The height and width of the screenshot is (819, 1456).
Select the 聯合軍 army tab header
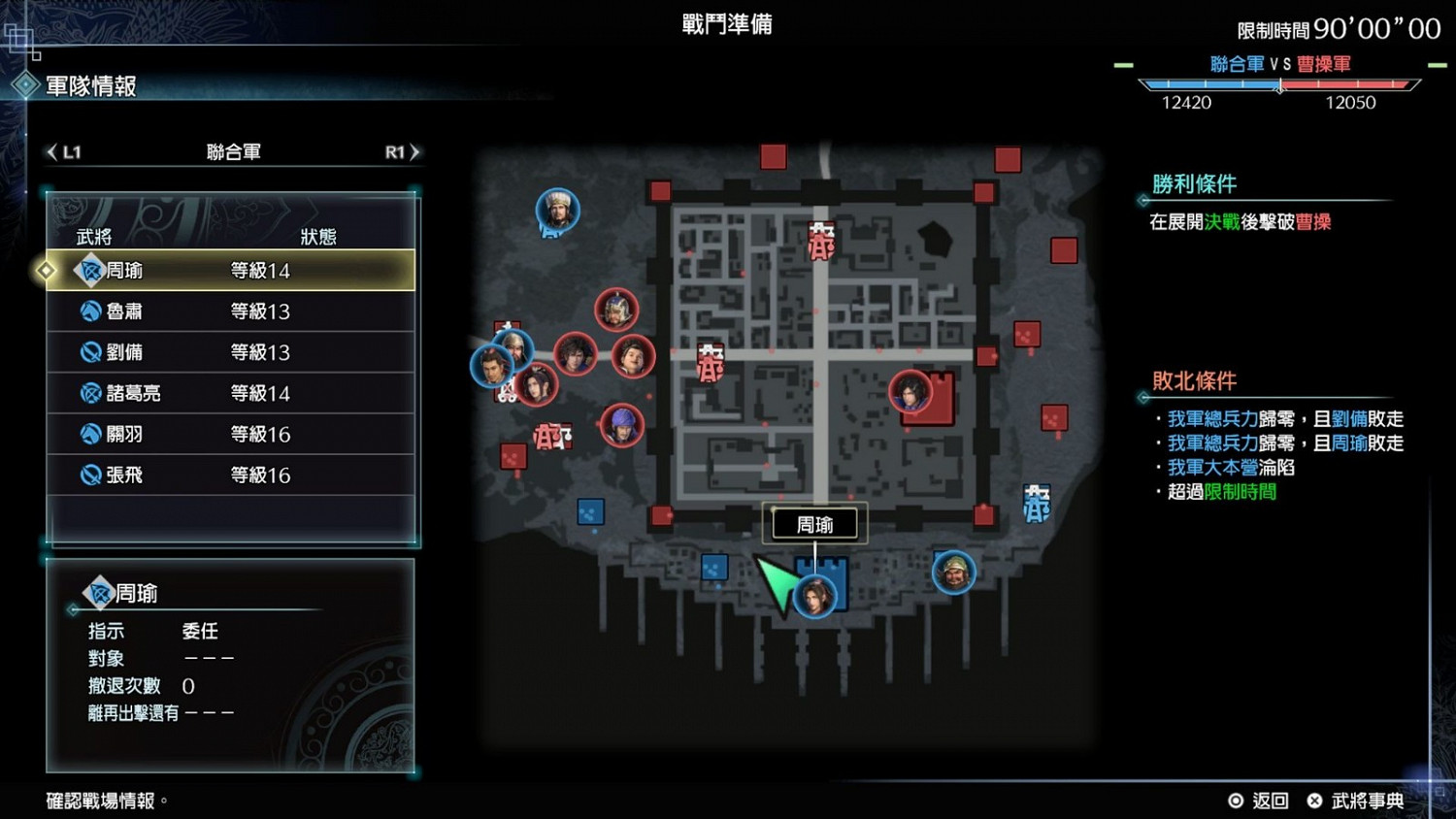(x=233, y=151)
